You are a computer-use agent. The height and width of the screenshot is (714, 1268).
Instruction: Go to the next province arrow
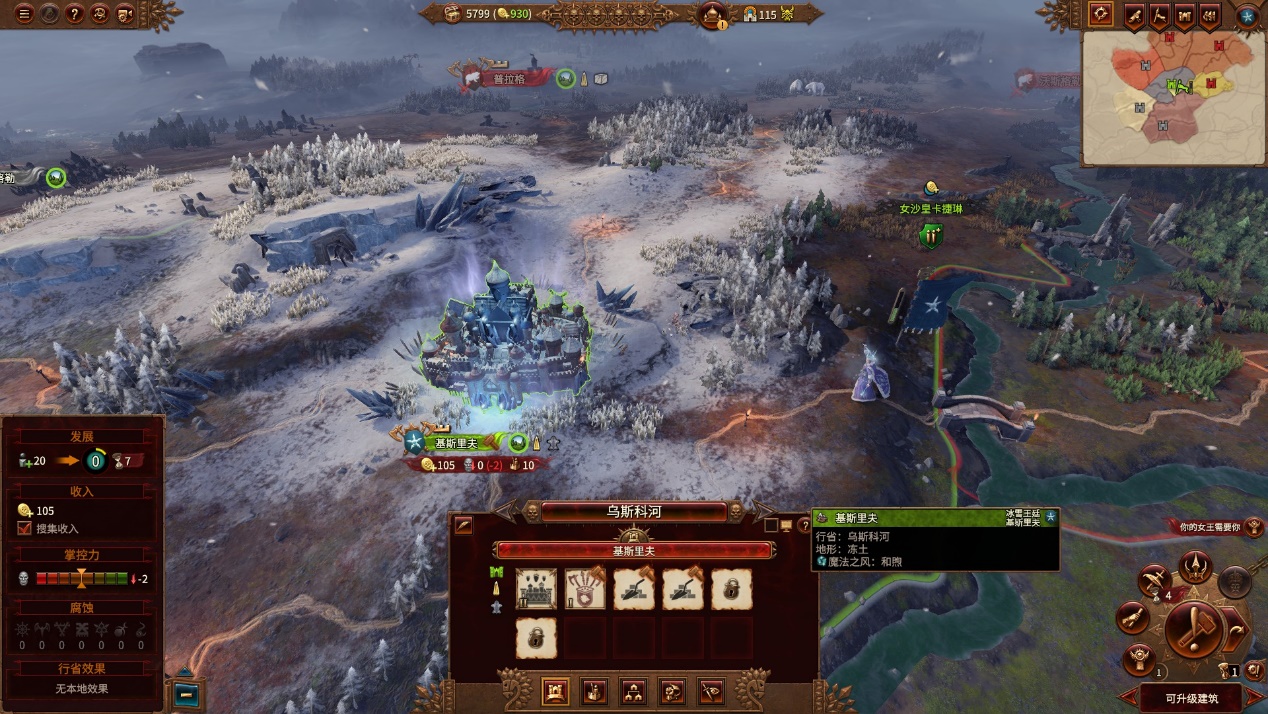pos(762,511)
